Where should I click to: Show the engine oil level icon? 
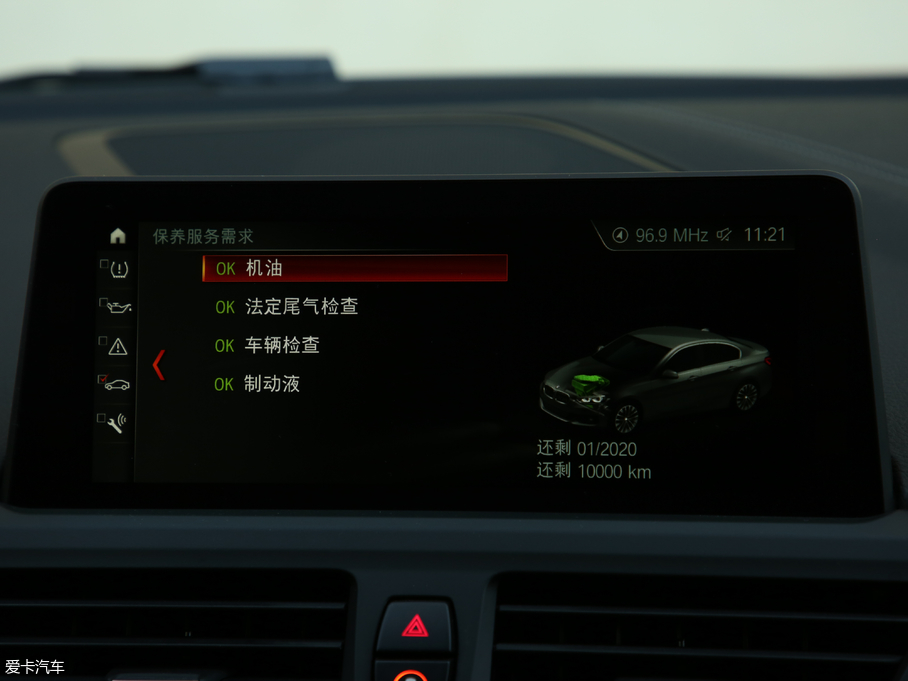click(118, 306)
